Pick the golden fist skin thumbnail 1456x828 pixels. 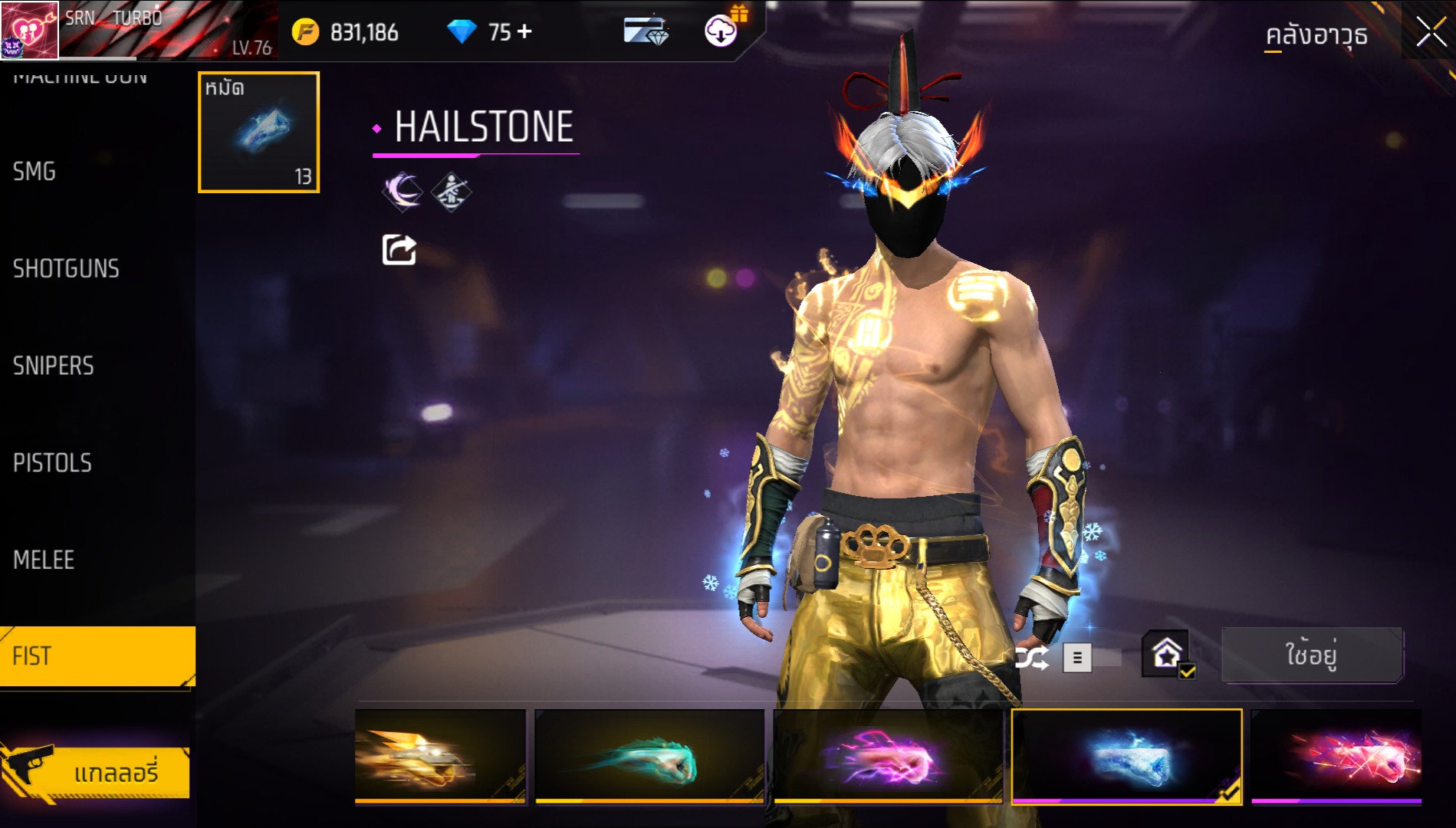(x=440, y=756)
